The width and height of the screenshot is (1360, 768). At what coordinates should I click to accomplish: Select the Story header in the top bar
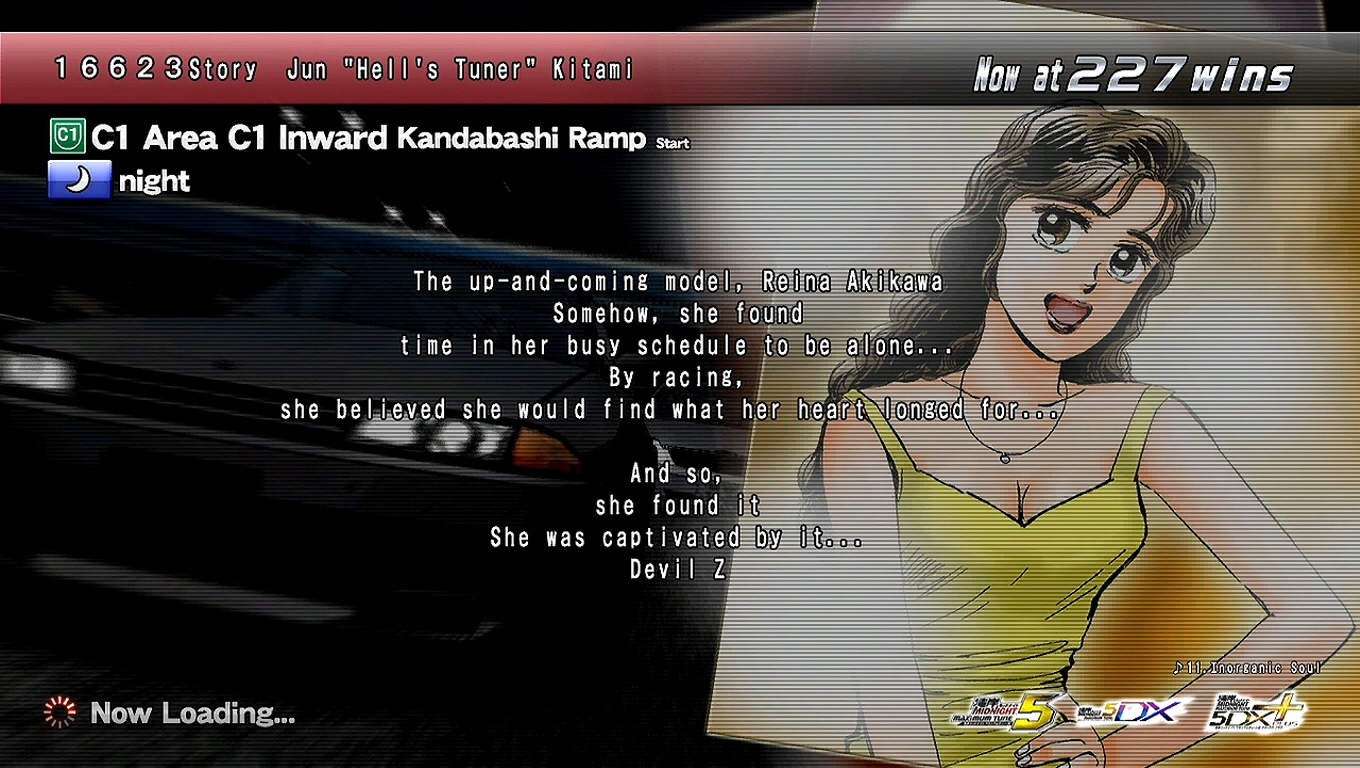pos(222,69)
